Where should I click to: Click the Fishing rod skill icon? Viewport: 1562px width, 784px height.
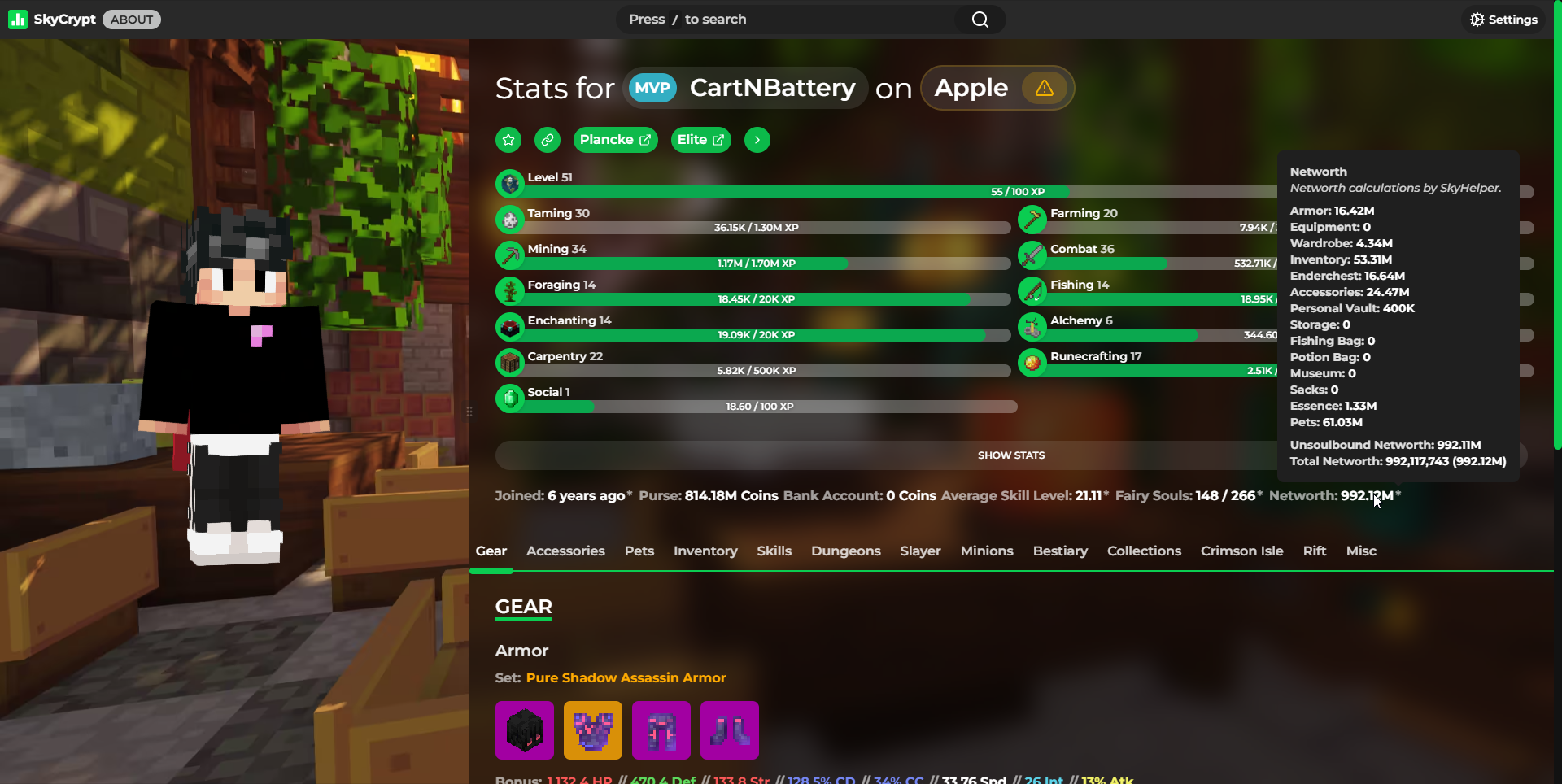[x=1032, y=291]
